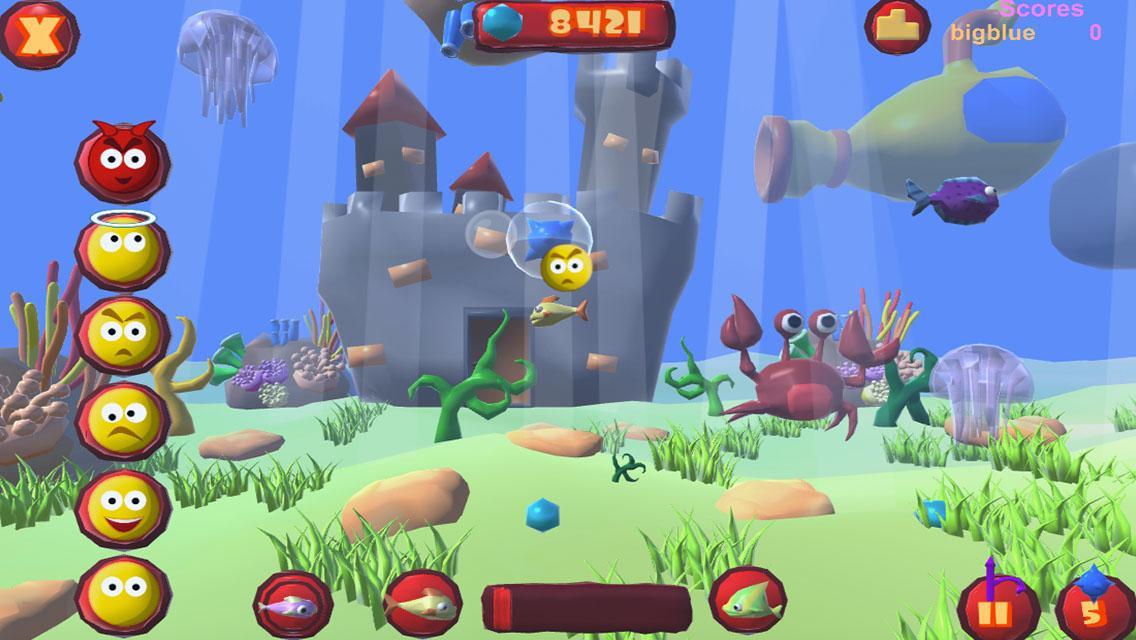Choose the green fish button
This screenshot has height=640, width=1136.
pyautogui.click(x=747, y=602)
